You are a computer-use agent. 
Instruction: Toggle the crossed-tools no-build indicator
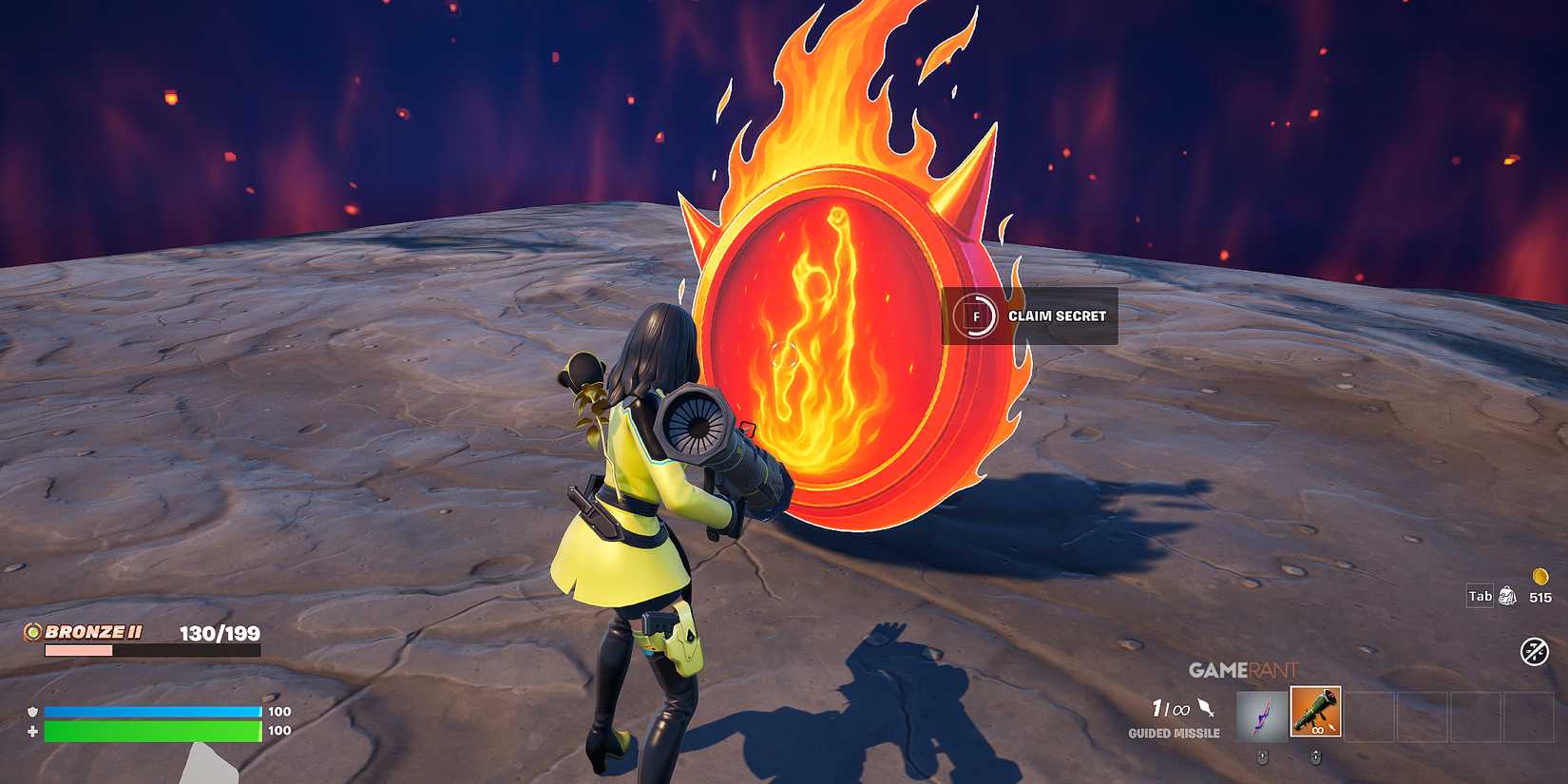coord(1534,651)
